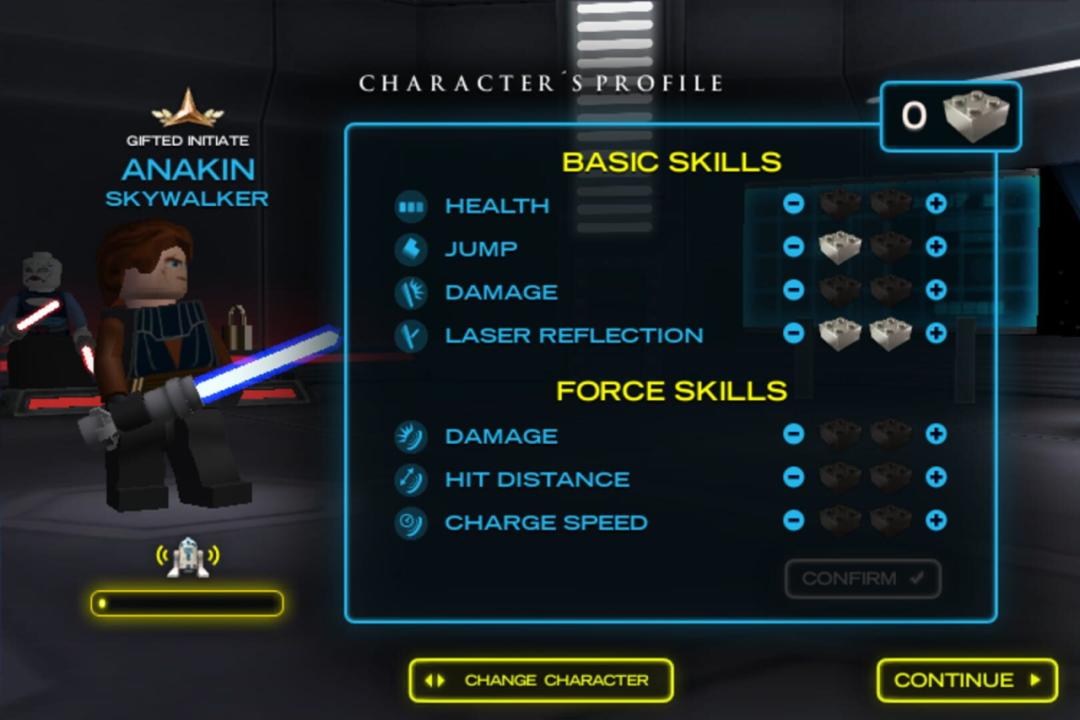Confirm the skill changes

pos(863,579)
